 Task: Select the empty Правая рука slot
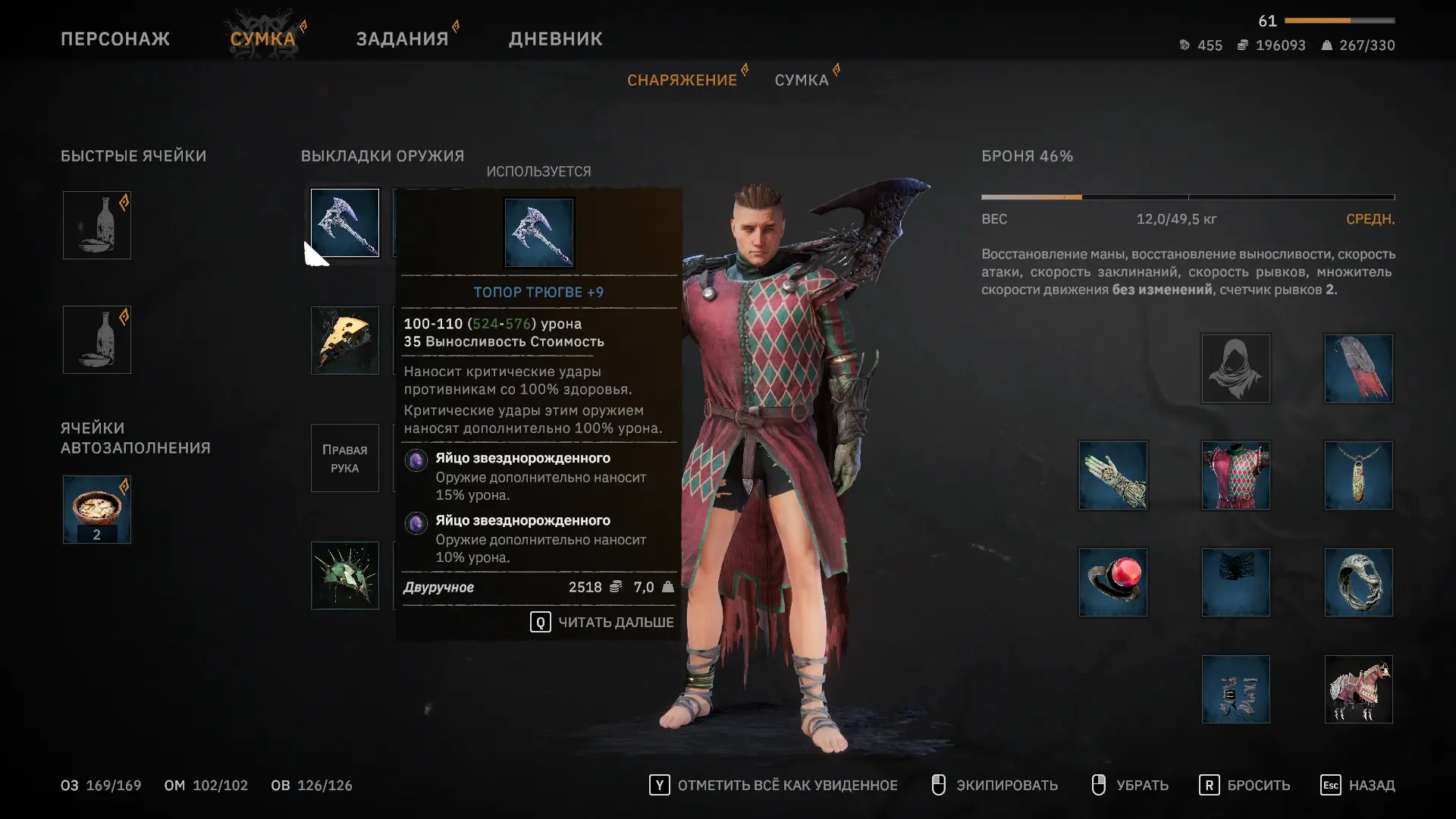click(x=345, y=458)
